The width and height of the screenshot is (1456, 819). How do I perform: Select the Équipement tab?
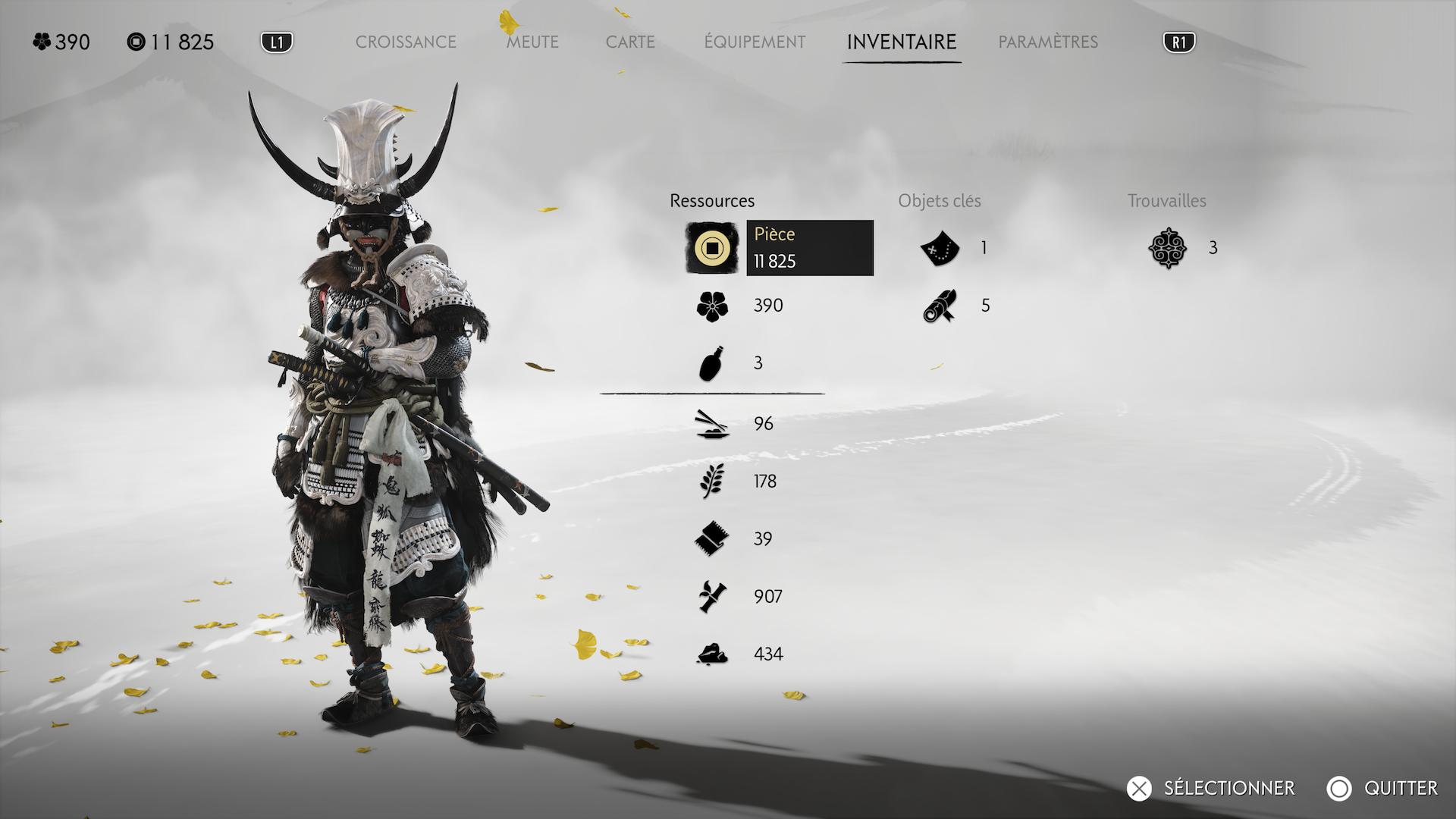tap(755, 42)
